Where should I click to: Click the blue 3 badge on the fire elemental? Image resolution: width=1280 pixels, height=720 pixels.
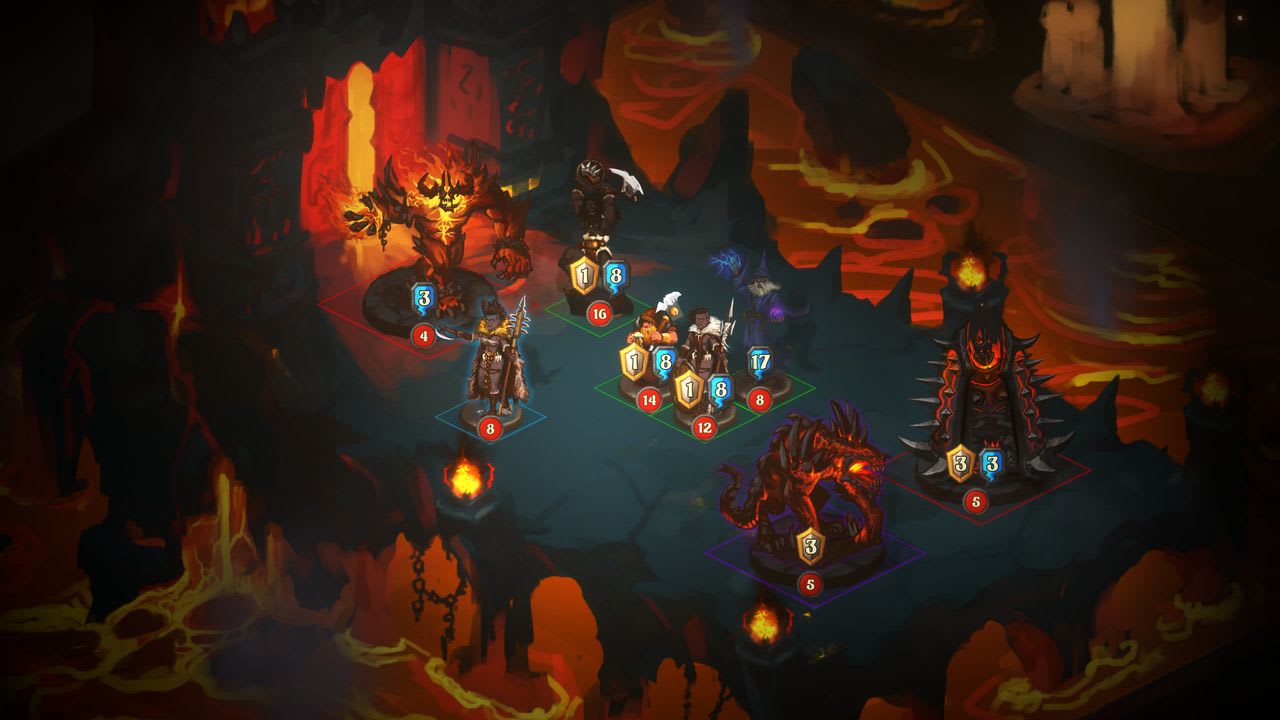(x=423, y=298)
